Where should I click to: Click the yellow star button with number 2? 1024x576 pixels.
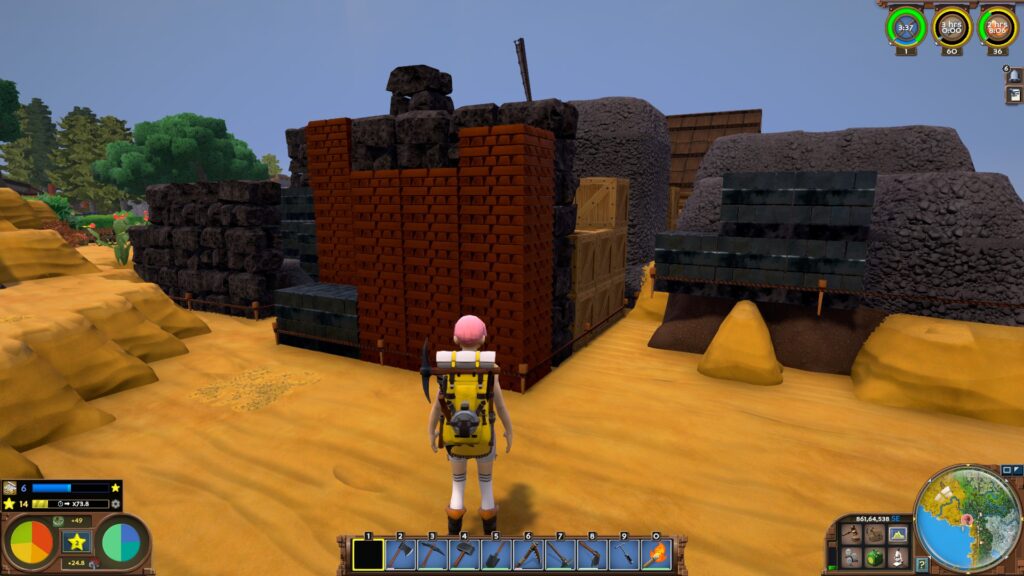(x=76, y=542)
